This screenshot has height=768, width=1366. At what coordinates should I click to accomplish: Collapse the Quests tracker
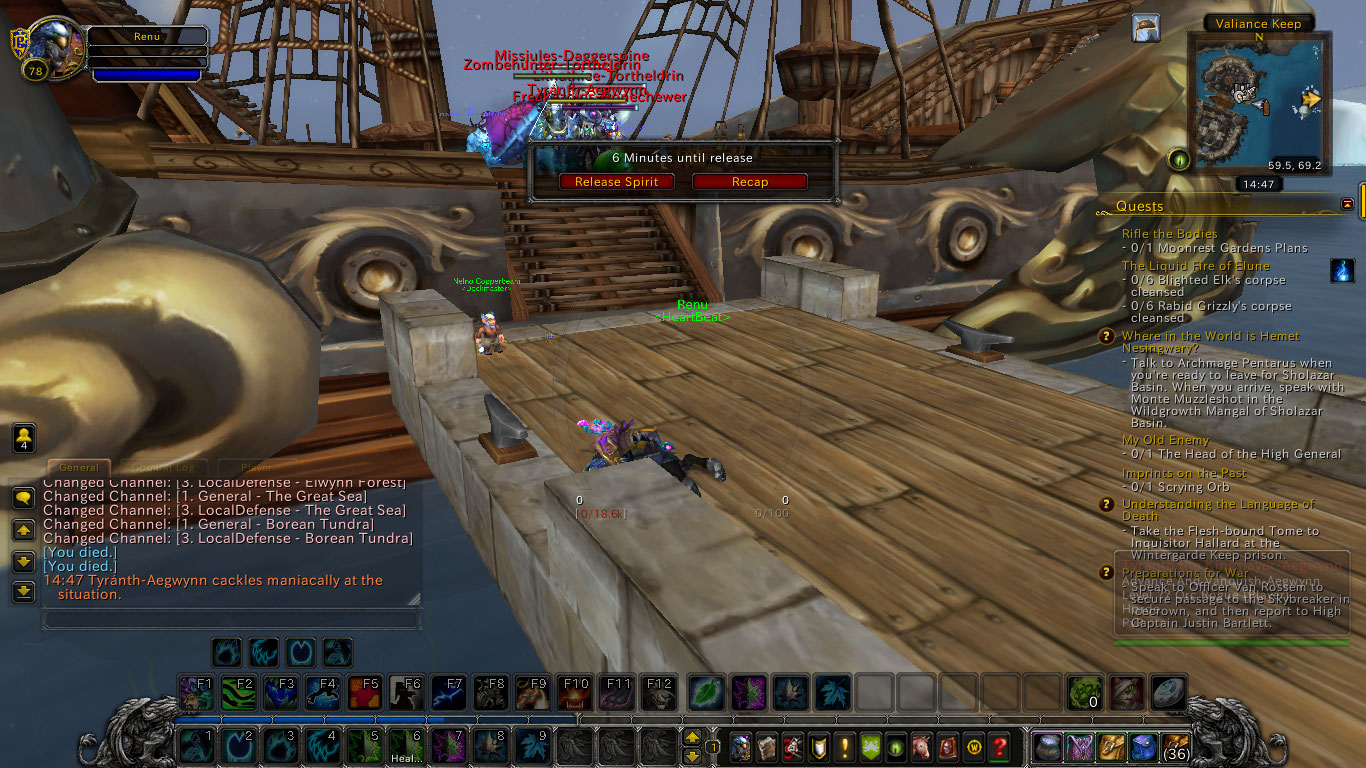point(1347,204)
